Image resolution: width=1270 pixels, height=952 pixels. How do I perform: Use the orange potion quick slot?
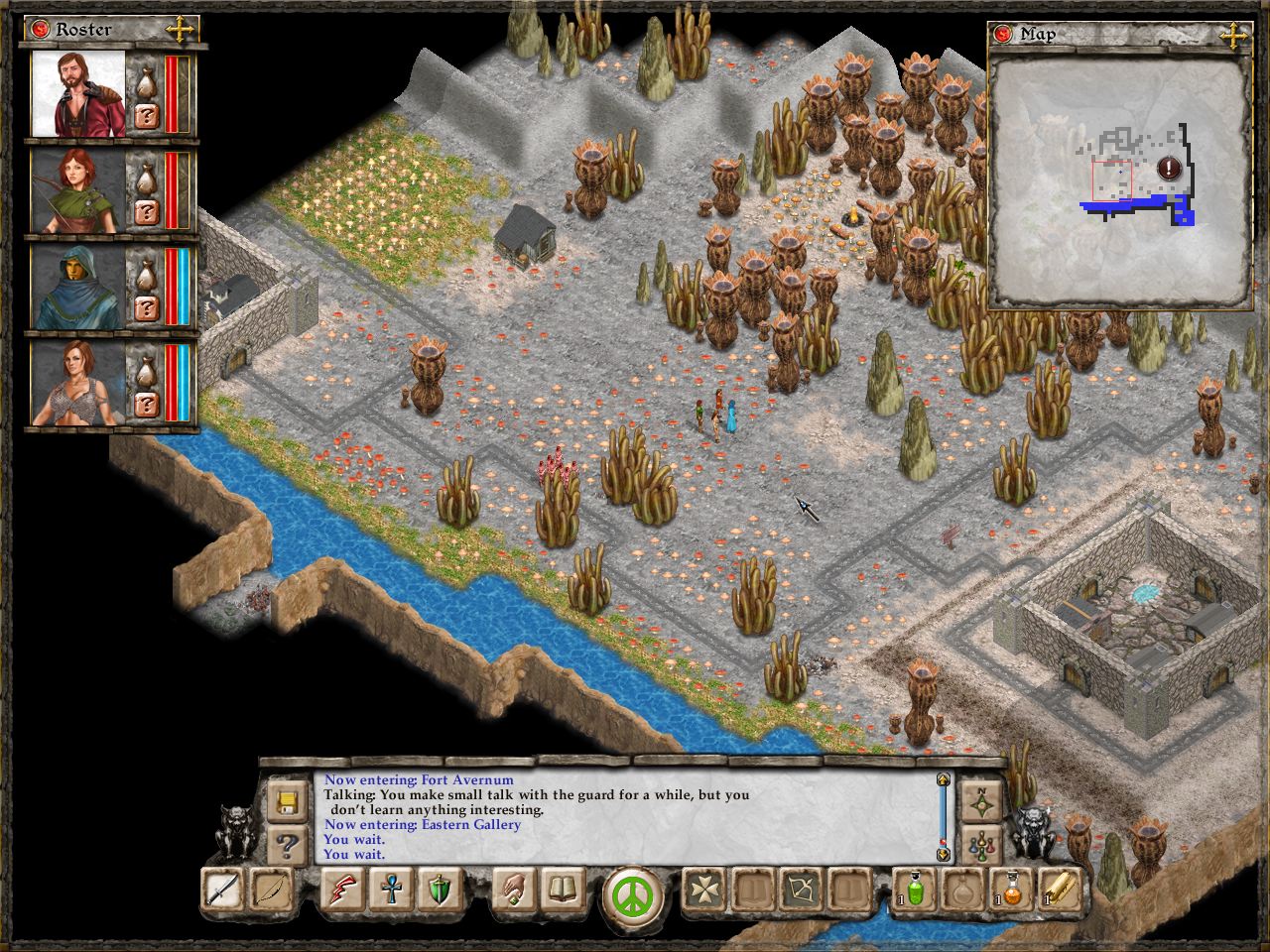pyautogui.click(x=1011, y=890)
